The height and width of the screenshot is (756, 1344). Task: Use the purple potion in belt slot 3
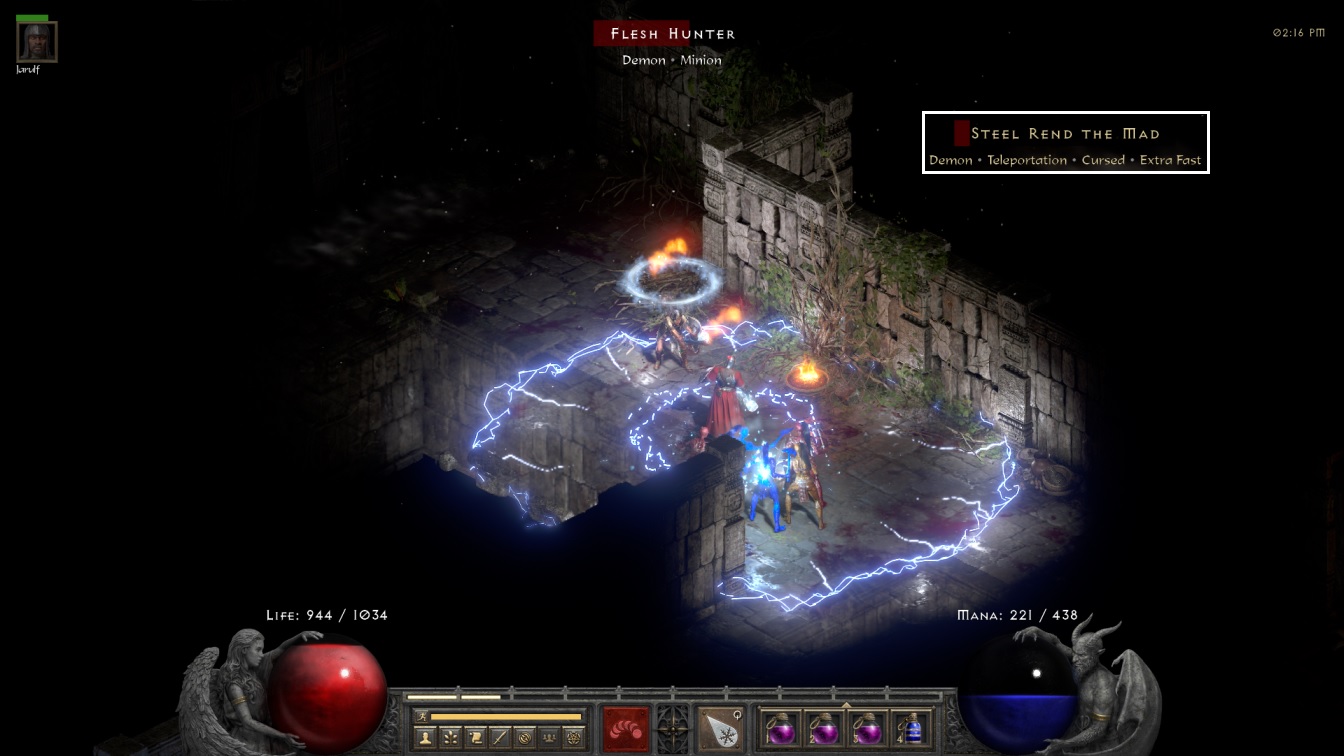click(867, 729)
